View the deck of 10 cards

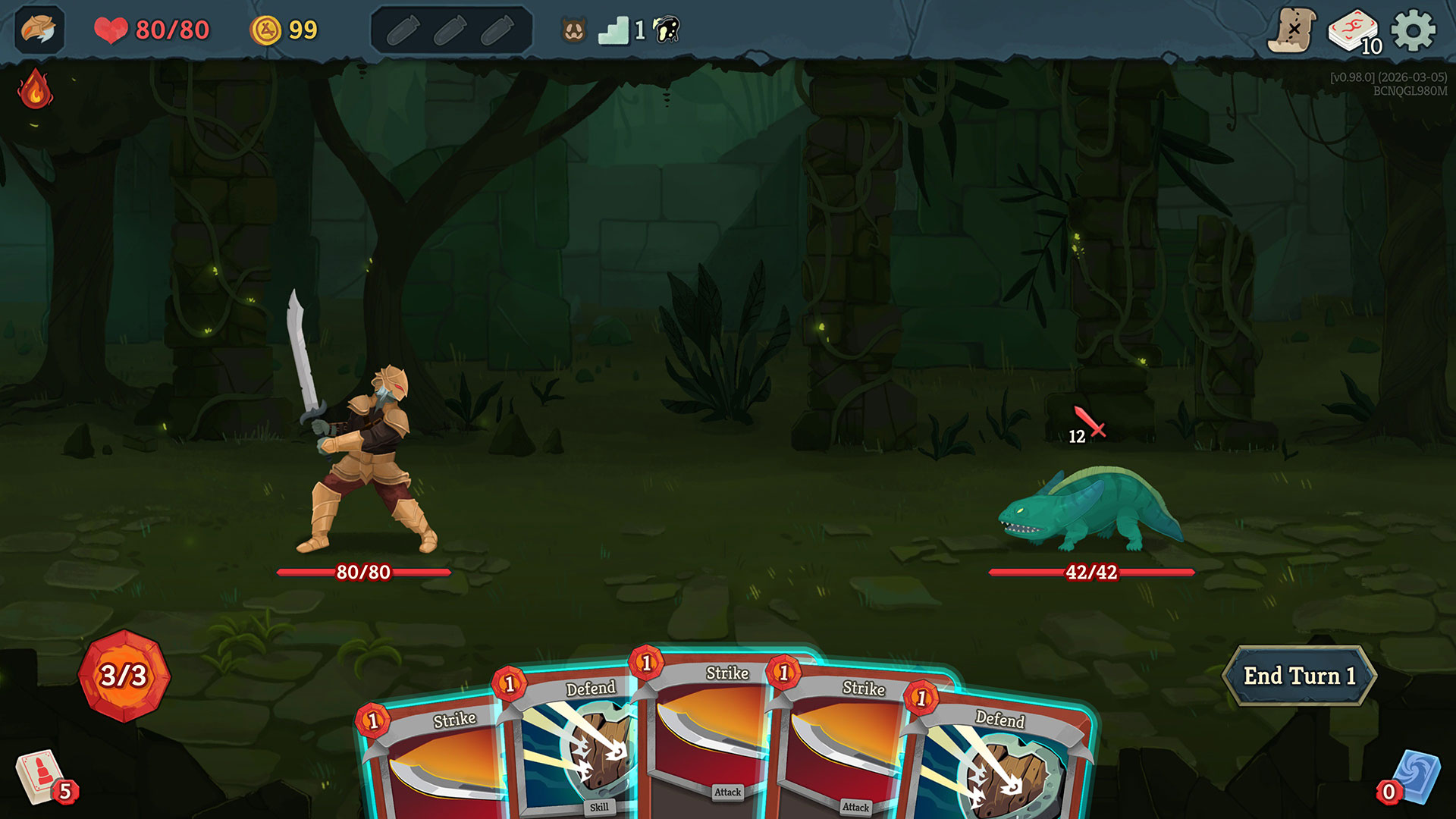(1354, 32)
